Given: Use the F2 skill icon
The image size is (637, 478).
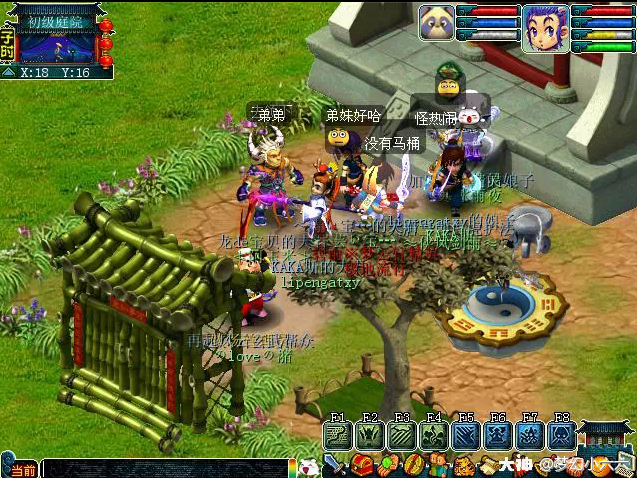Looking at the screenshot, I should point(369,435).
